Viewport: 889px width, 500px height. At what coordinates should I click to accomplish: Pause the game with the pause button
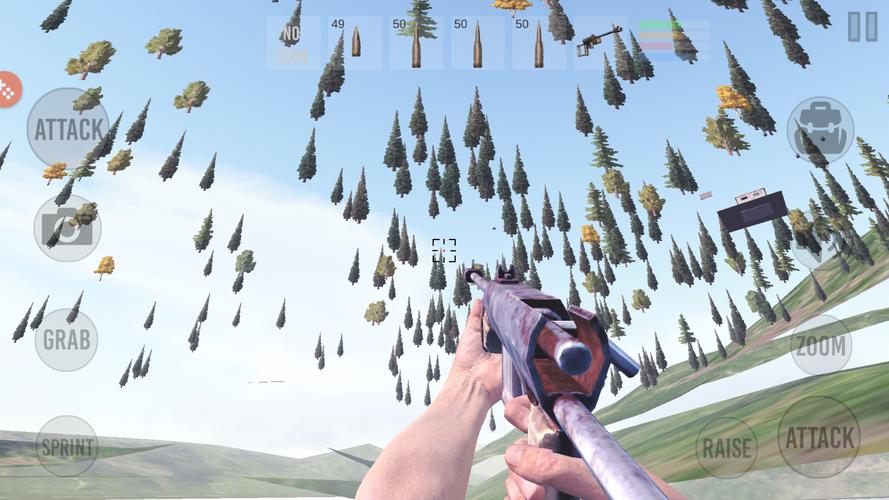coord(862,27)
